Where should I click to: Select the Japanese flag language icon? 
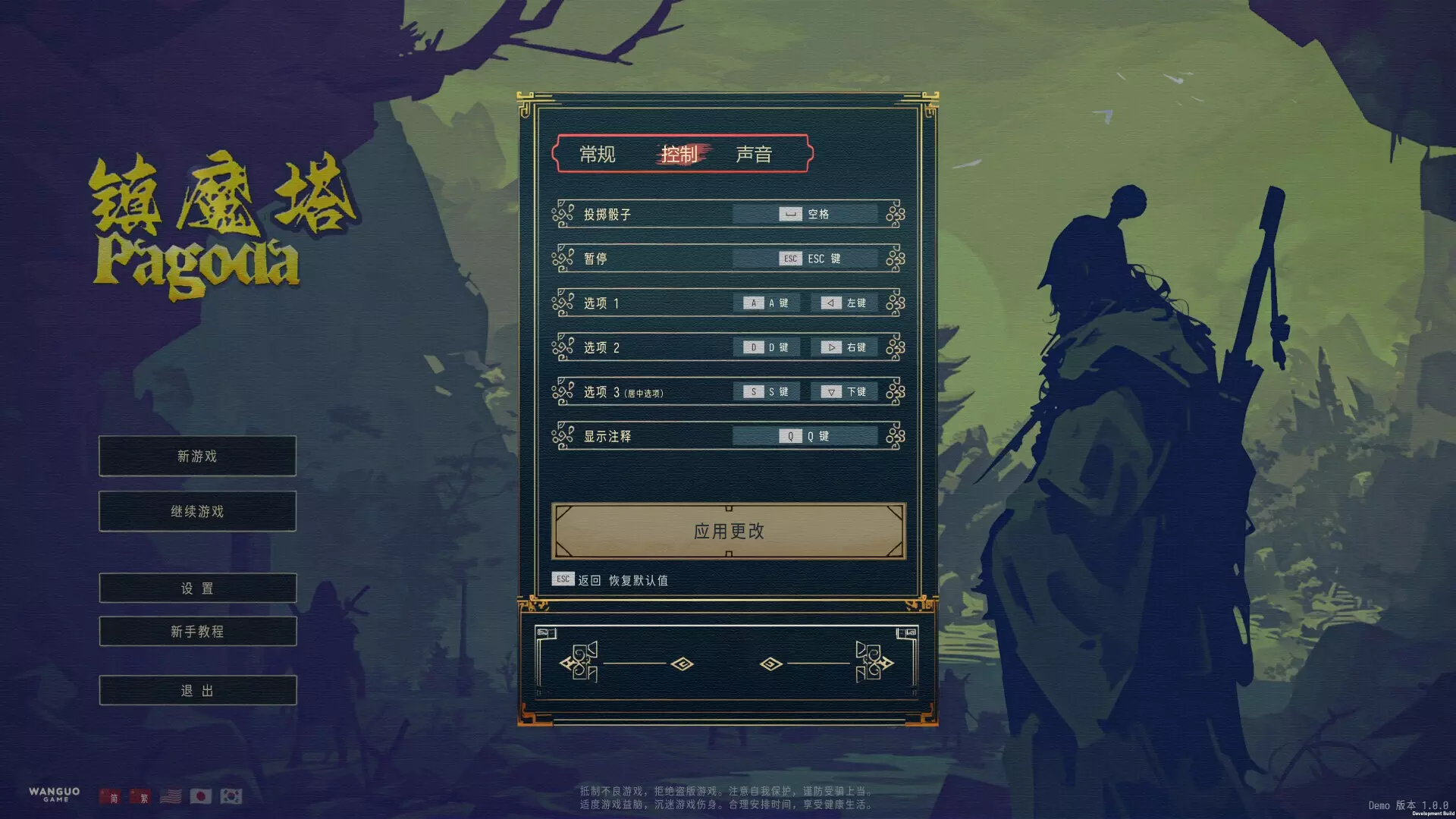[x=202, y=795]
